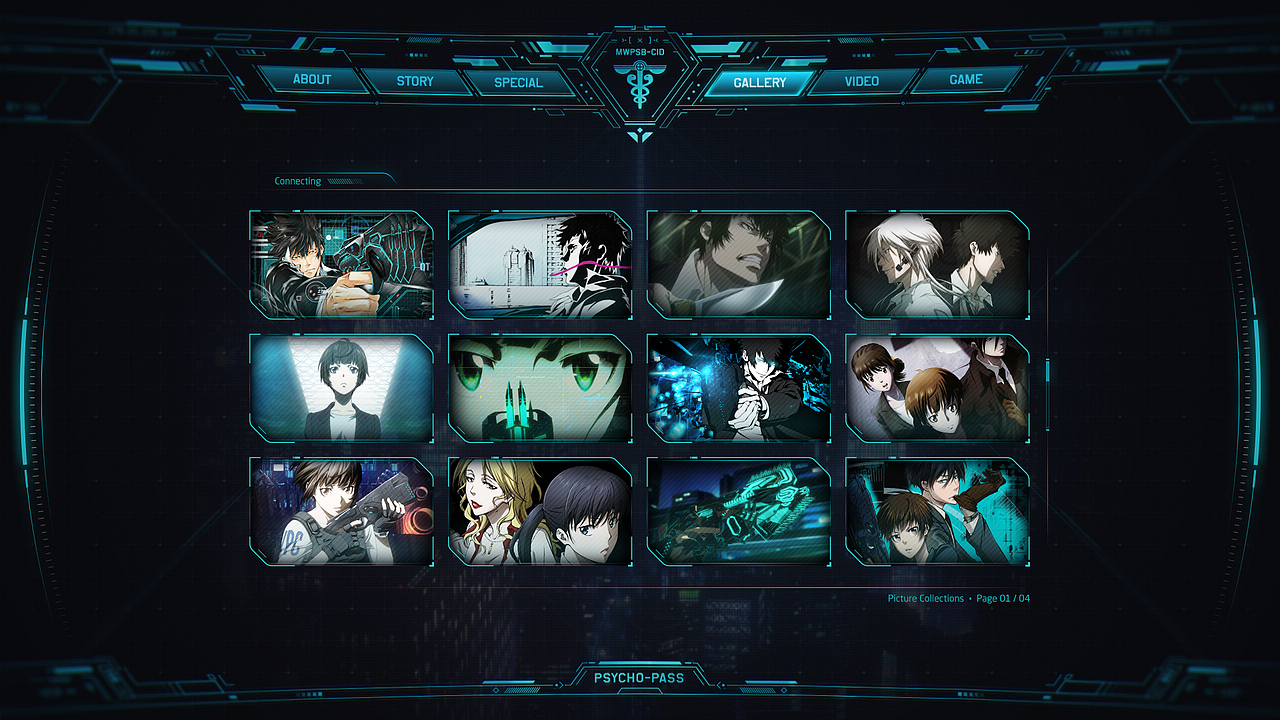1280x720 pixels.
Task: Click the PSYCHO-PASS footer banner
Action: tap(640, 678)
